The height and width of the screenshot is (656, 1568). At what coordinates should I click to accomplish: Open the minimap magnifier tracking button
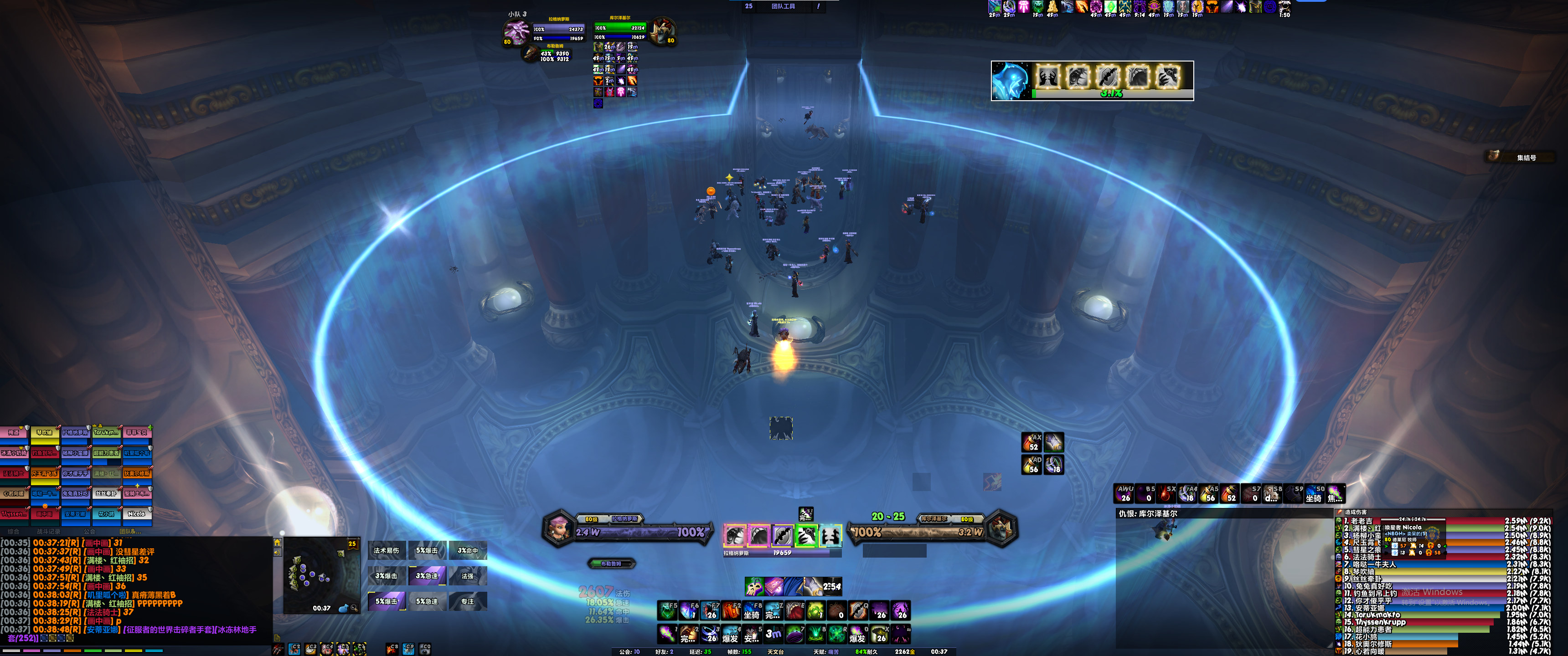coord(354,608)
